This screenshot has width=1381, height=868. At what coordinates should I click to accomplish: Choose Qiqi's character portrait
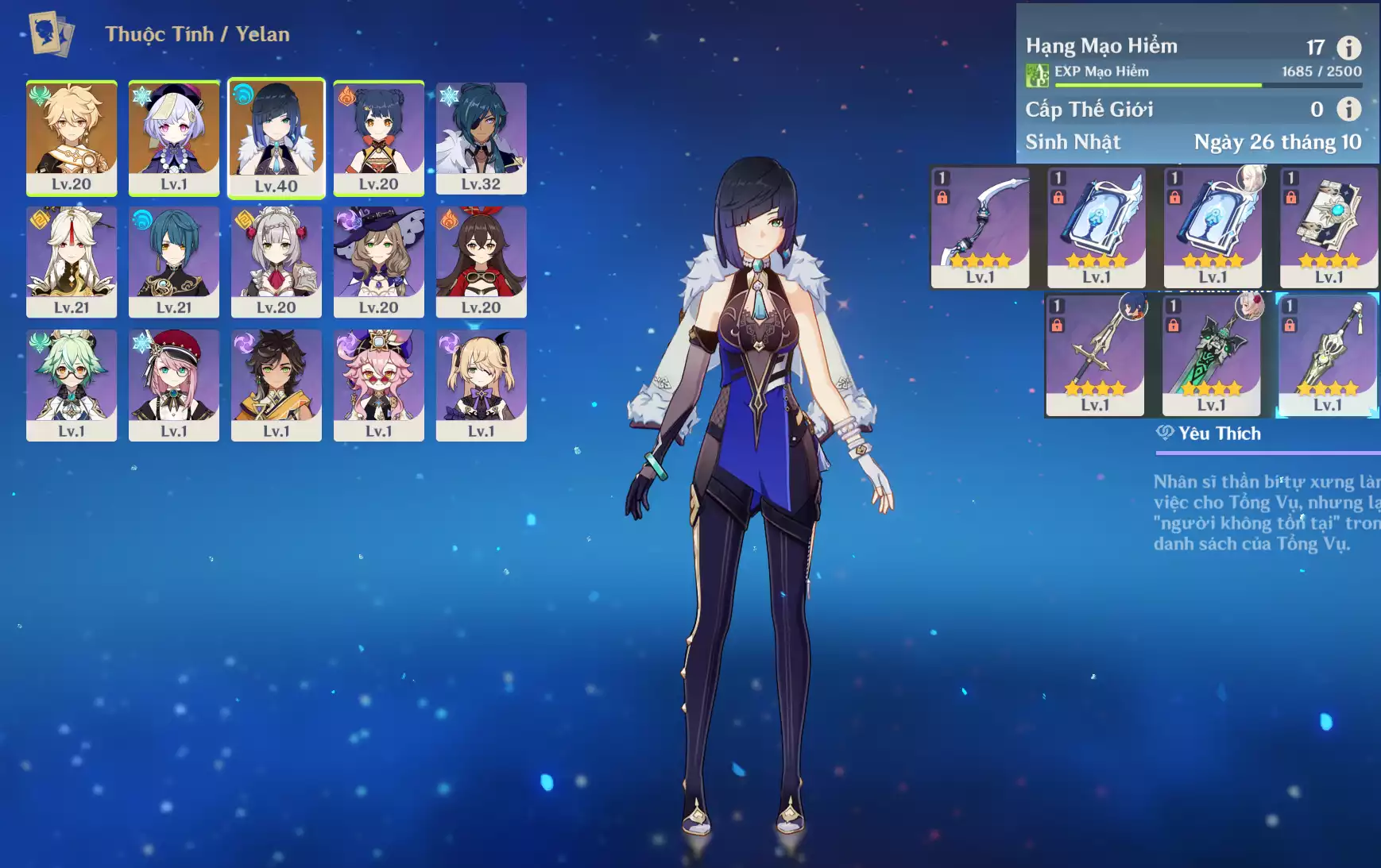tap(174, 137)
